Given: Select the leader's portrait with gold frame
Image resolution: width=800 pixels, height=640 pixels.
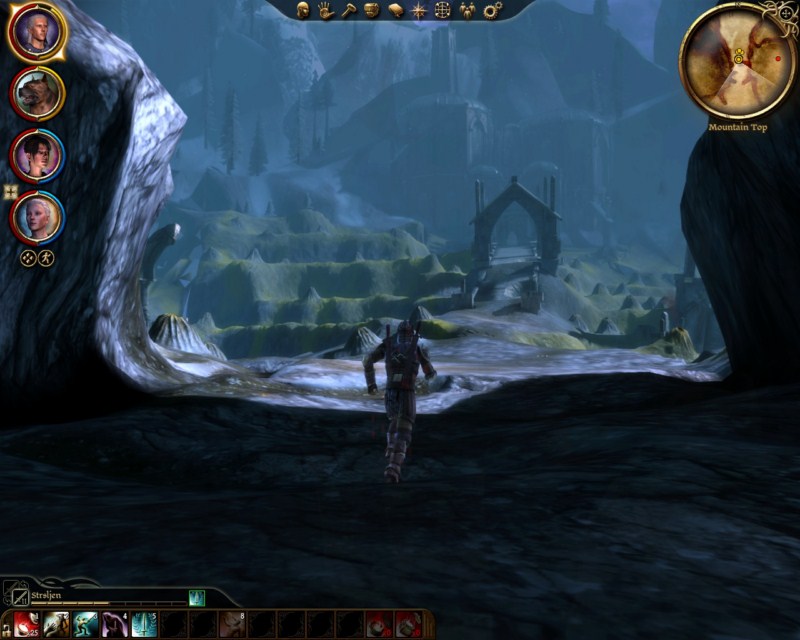Looking at the screenshot, I should coord(37,32).
